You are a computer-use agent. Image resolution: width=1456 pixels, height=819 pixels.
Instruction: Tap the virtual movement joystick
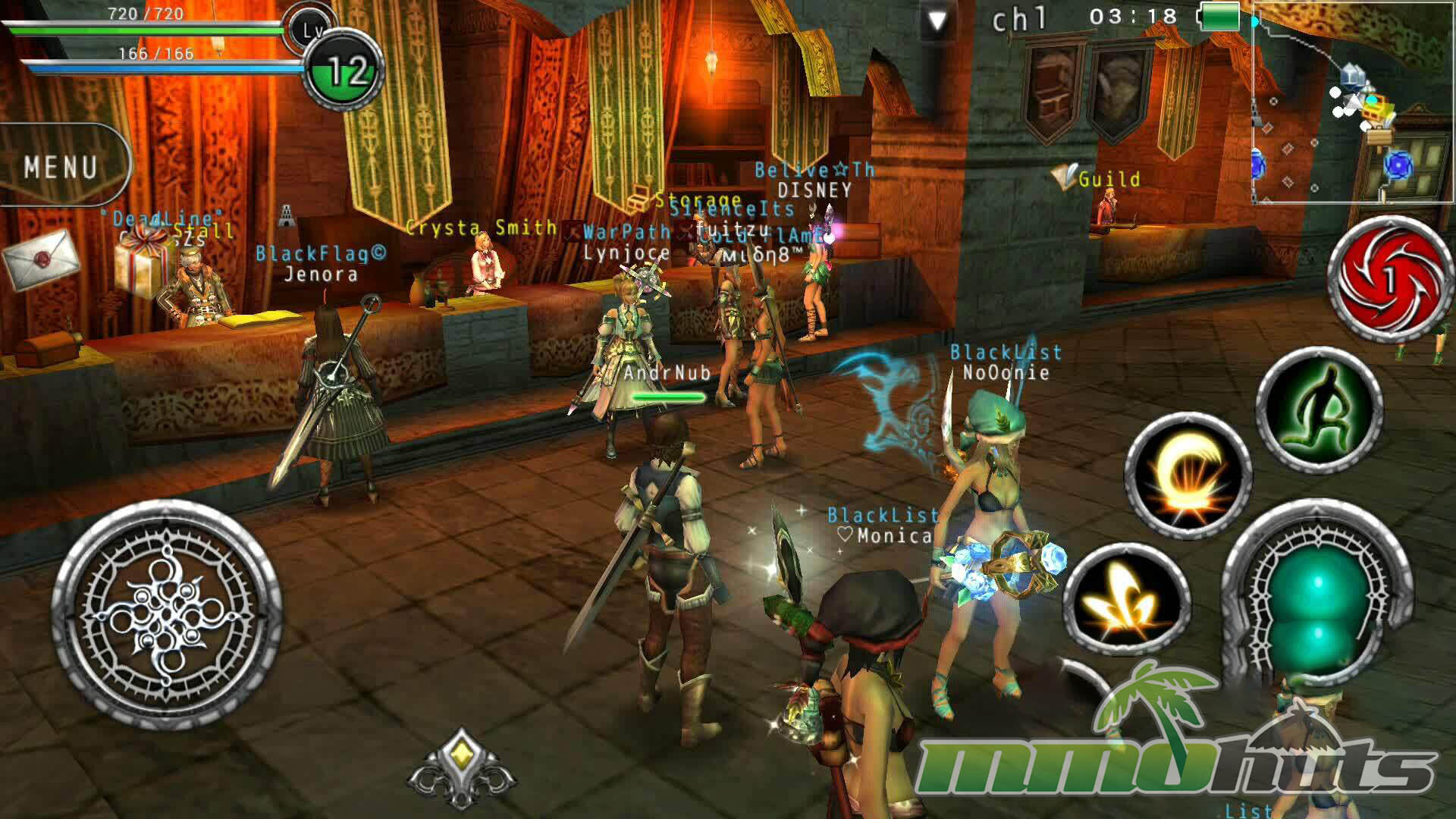167,615
